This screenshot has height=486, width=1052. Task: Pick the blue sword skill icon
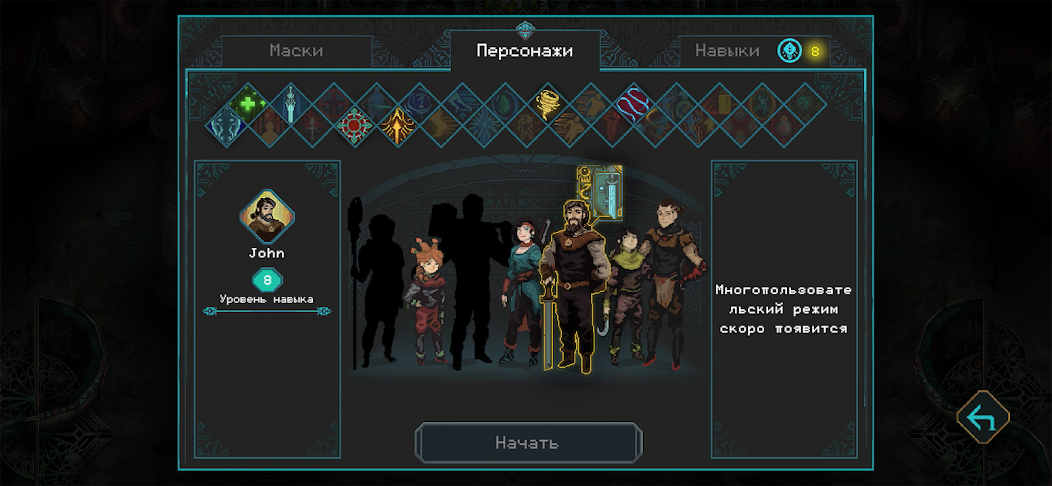[x=290, y=103]
